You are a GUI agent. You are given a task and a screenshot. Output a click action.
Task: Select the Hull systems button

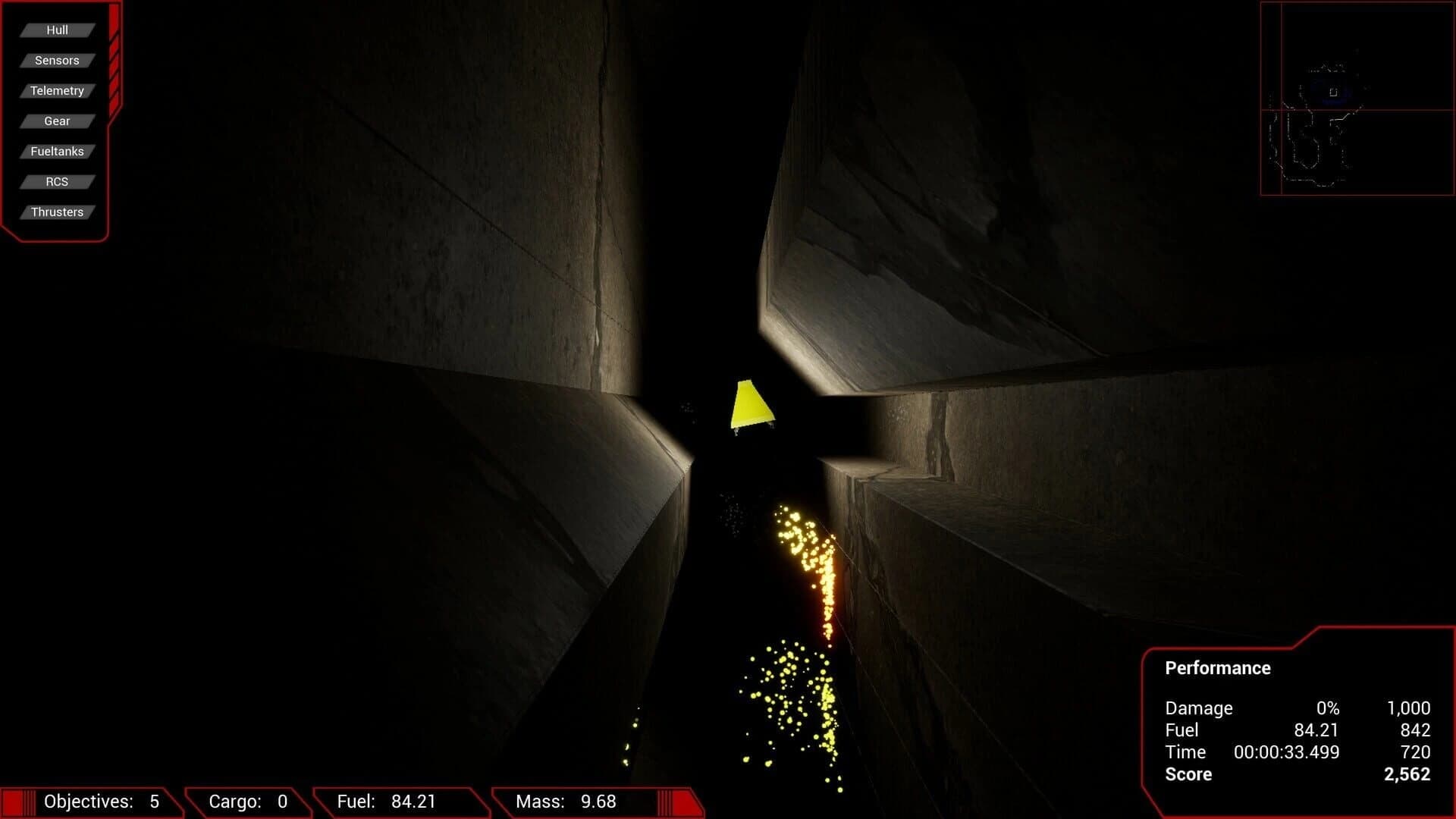57,30
